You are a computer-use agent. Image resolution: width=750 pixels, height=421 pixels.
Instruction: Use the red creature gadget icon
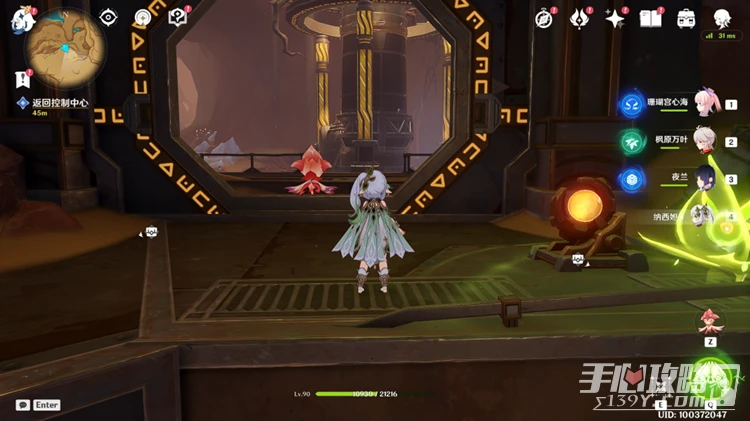pos(710,322)
